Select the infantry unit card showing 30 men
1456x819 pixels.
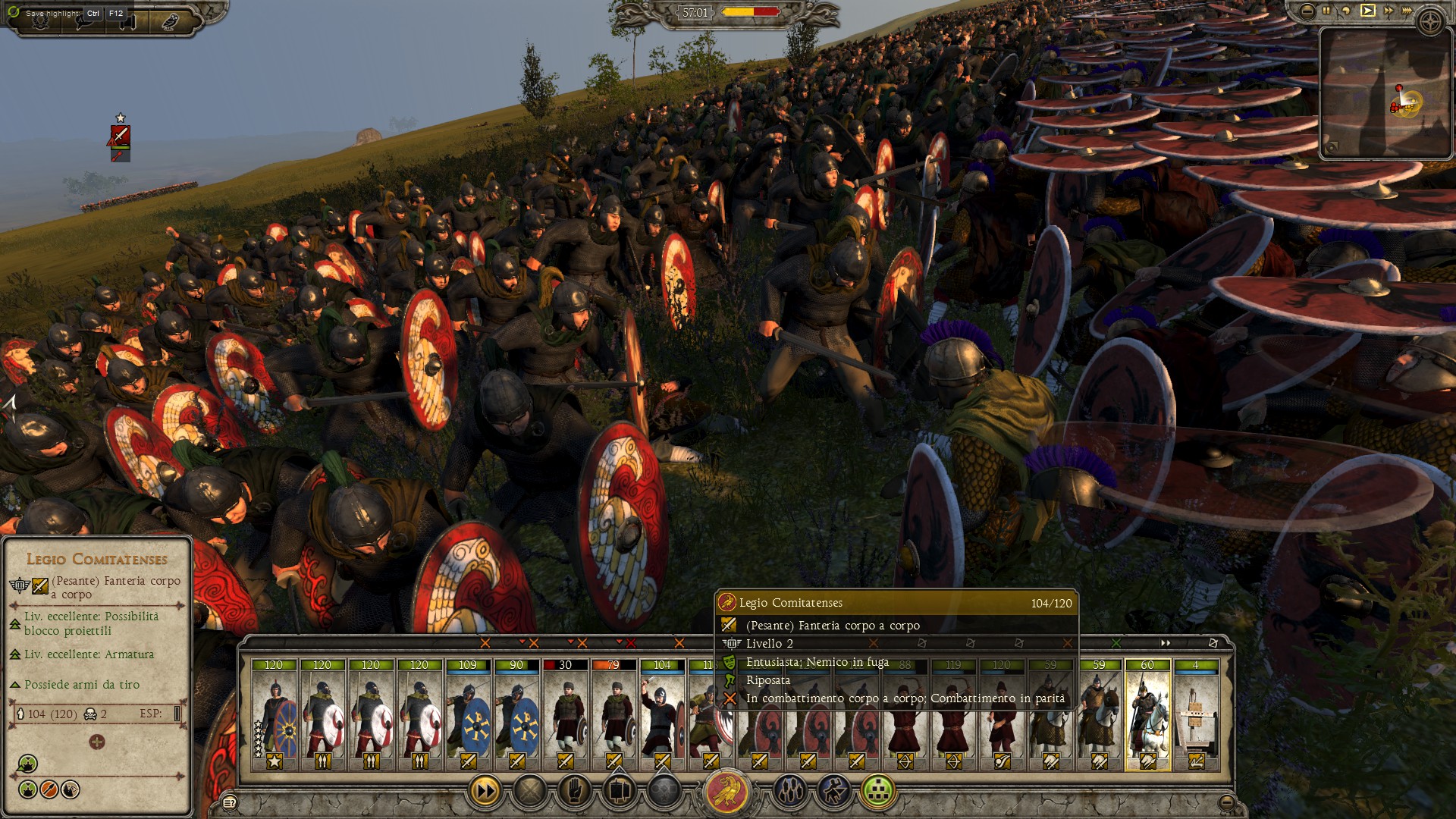point(565,714)
